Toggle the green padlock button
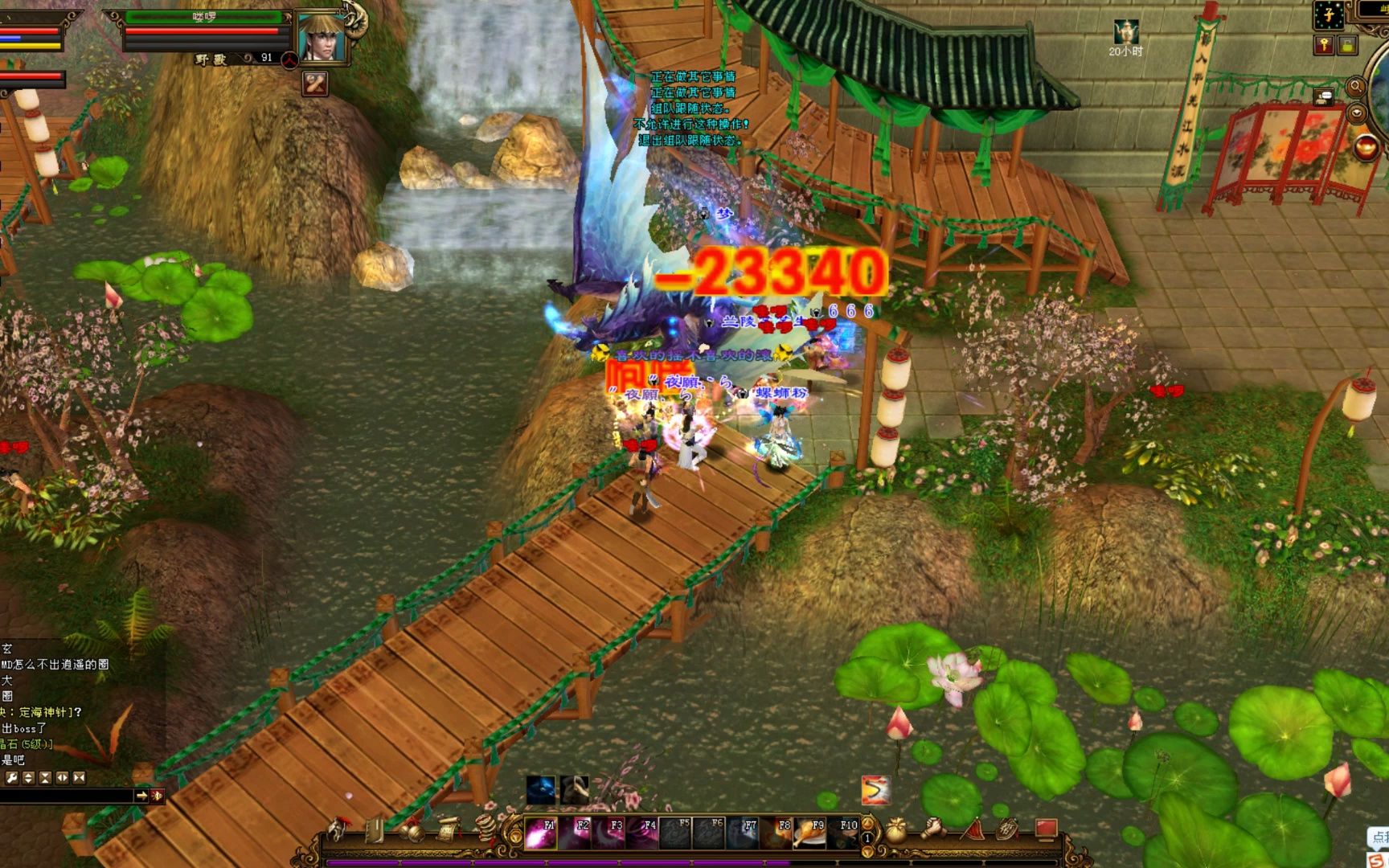 [1347, 45]
